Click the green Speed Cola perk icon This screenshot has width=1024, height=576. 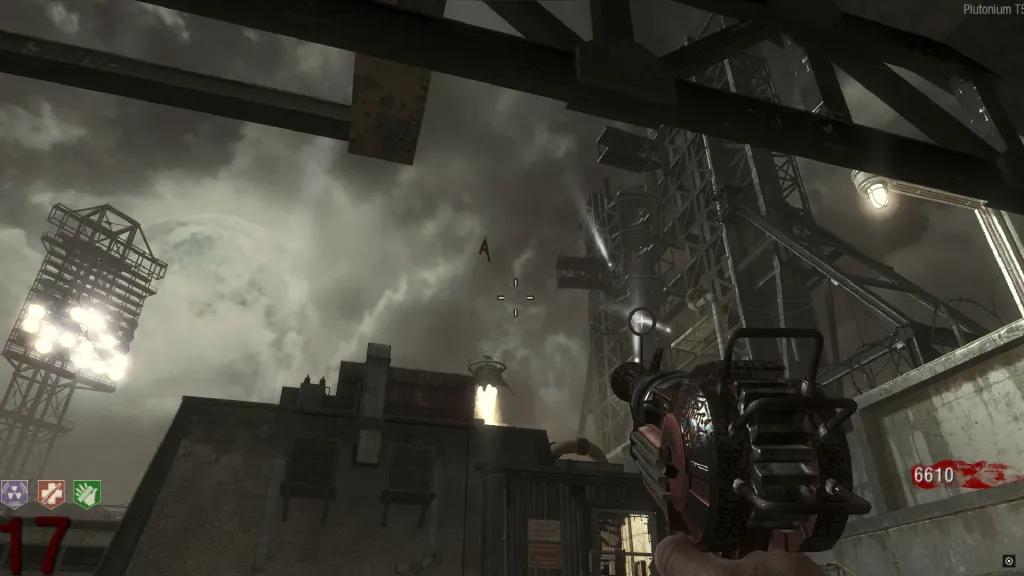tap(87, 493)
